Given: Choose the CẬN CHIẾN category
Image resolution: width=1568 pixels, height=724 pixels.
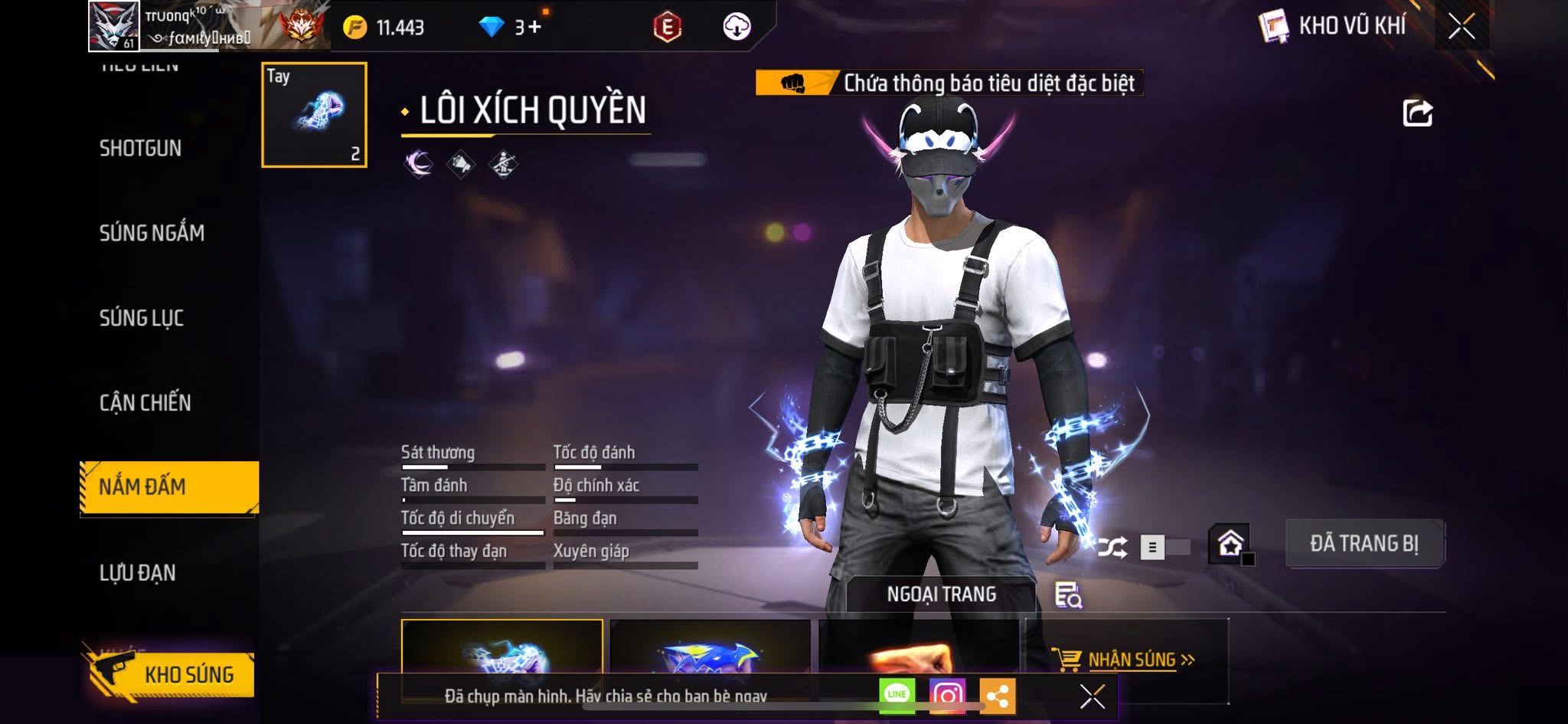Looking at the screenshot, I should pyautogui.click(x=145, y=403).
